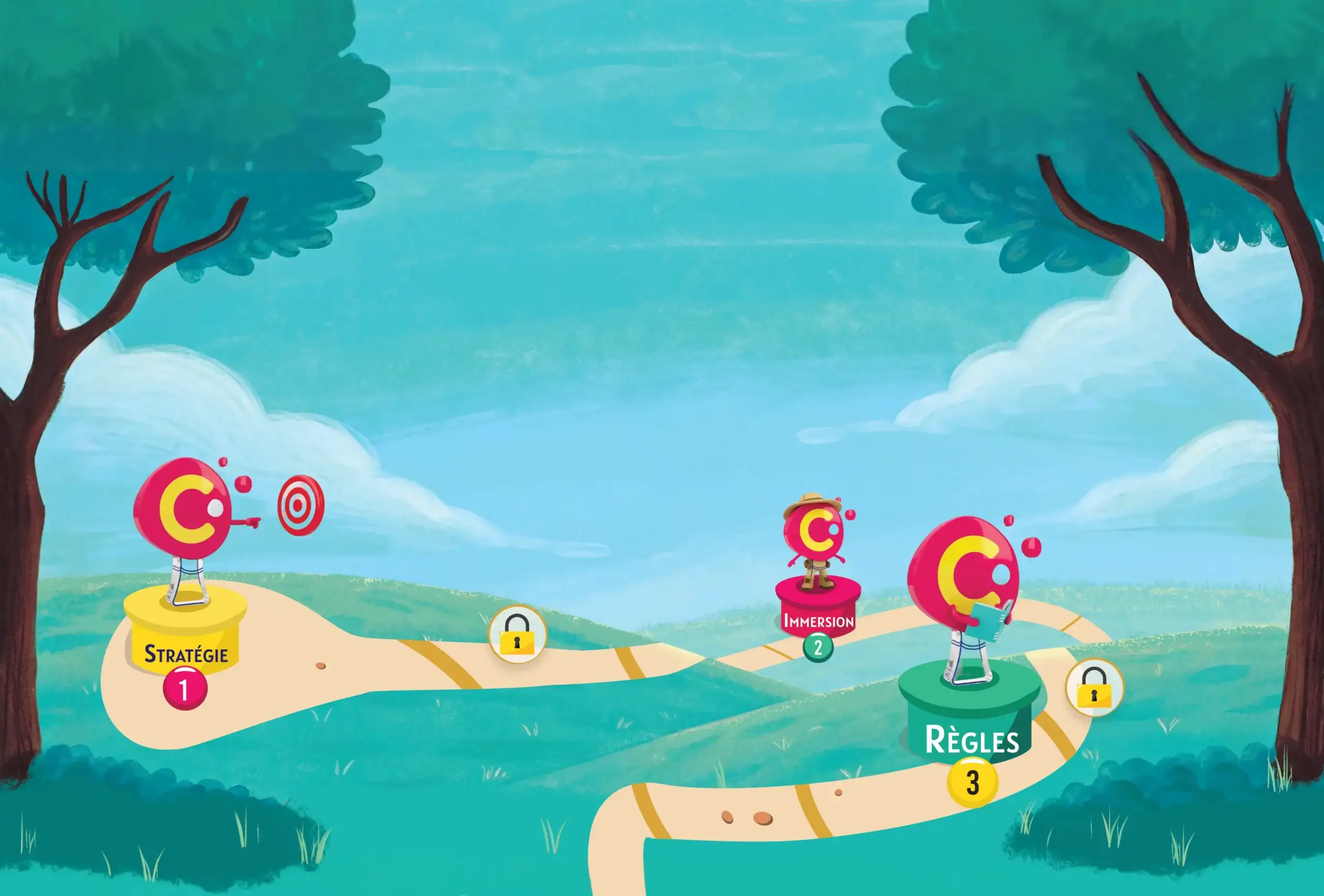The image size is (1324, 896).
Task: Click the padlock beside the Règles pedestal
Action: click(x=1094, y=688)
